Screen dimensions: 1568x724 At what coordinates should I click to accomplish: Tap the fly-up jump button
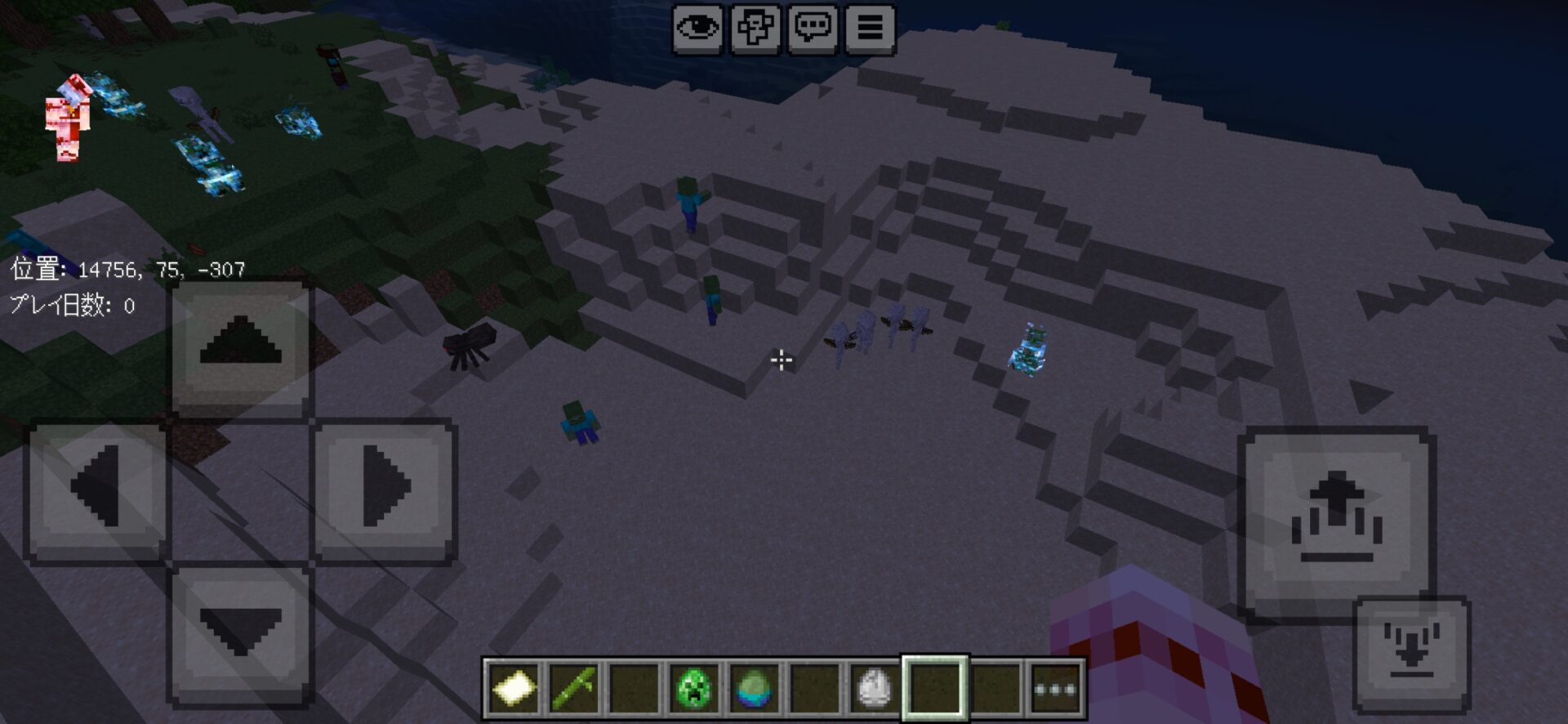tap(1336, 520)
